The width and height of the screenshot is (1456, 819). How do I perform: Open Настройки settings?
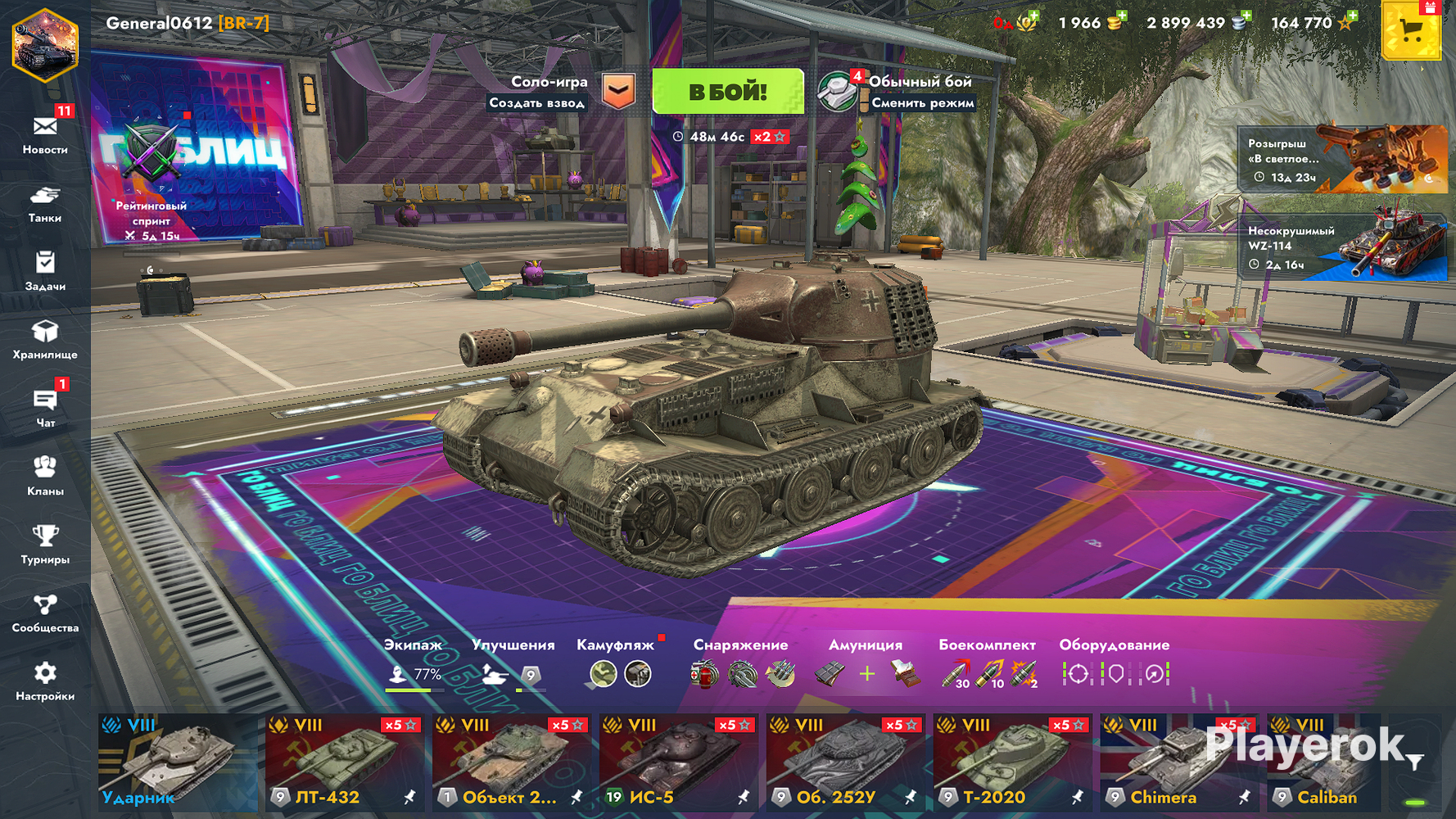coord(45,681)
